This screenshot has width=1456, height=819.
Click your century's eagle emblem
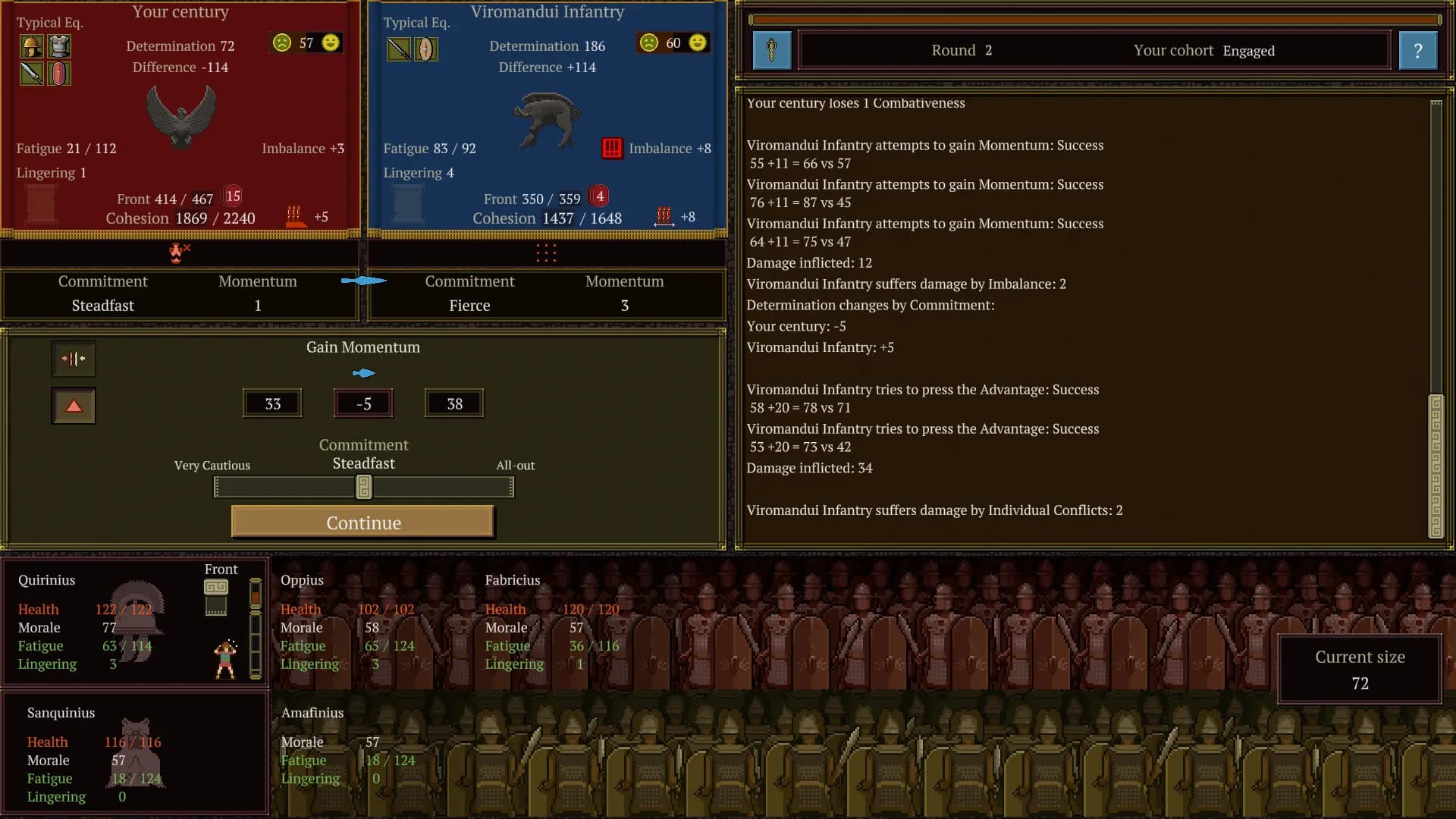tap(180, 115)
